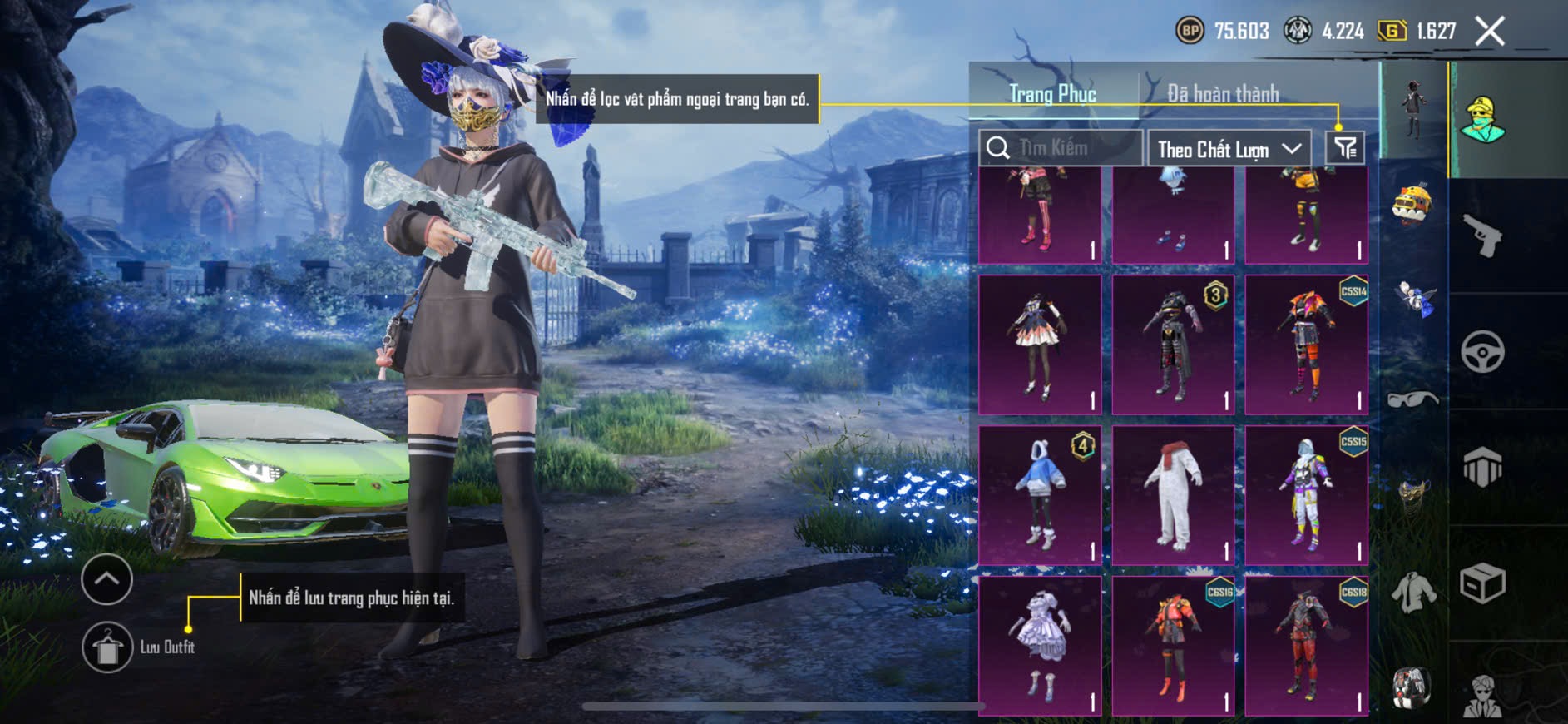Pick the white frilly dress outfit
The width and height of the screenshot is (1568, 724).
point(1040,646)
